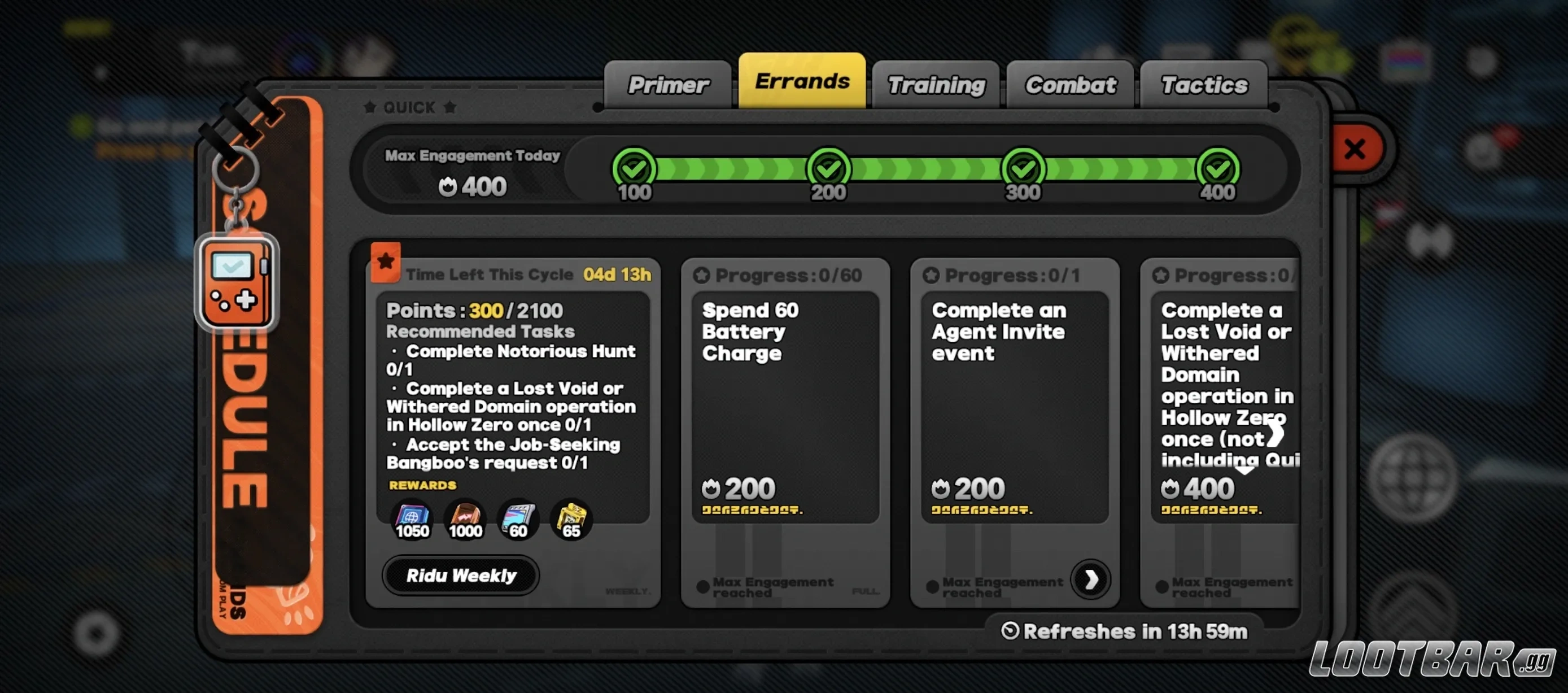Claim the 200 engagement milestone checkmark

828,168
